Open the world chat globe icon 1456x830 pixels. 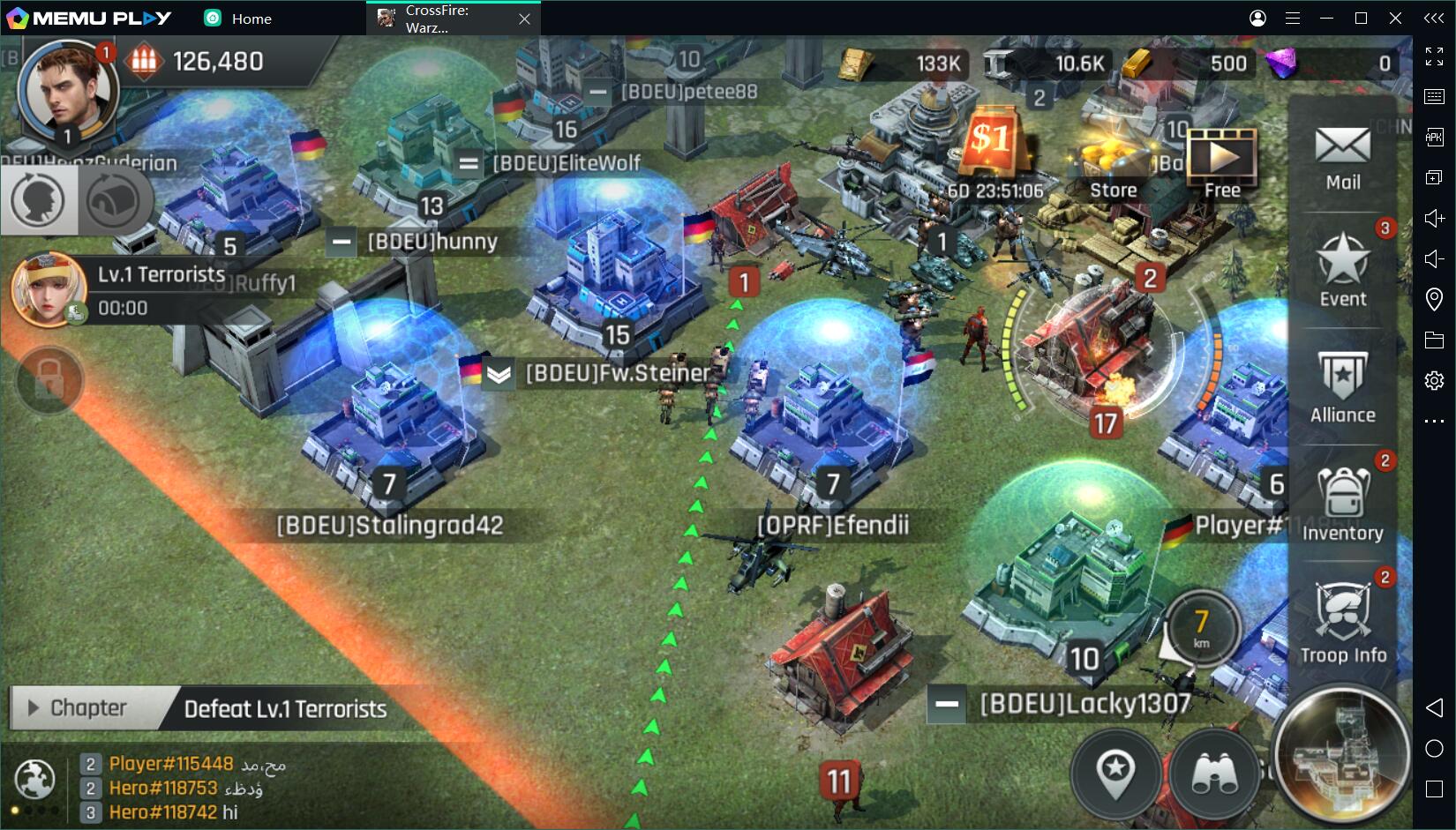point(35,778)
